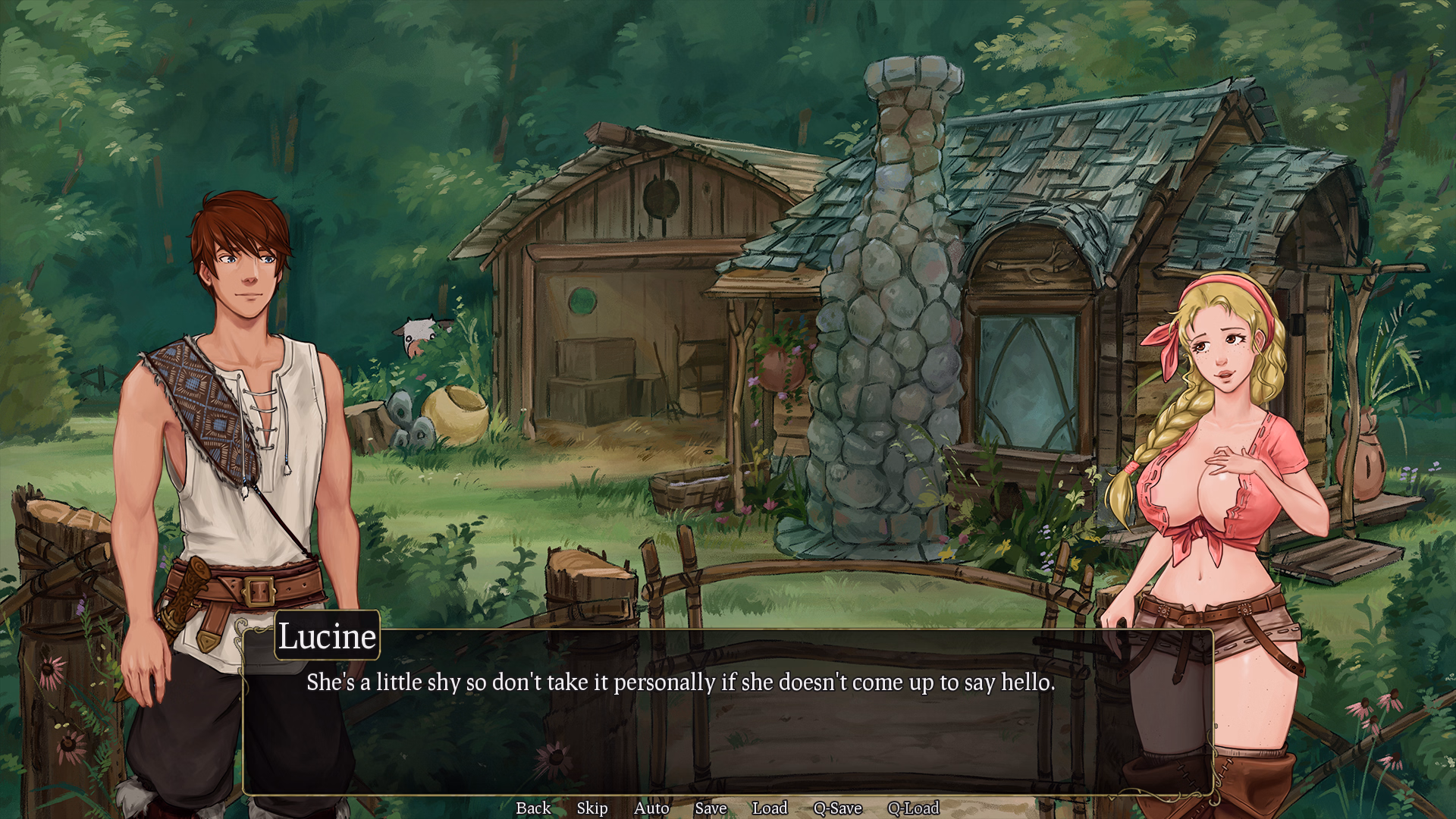Open the Load screen
This screenshot has width=1456, height=819.
(770, 808)
